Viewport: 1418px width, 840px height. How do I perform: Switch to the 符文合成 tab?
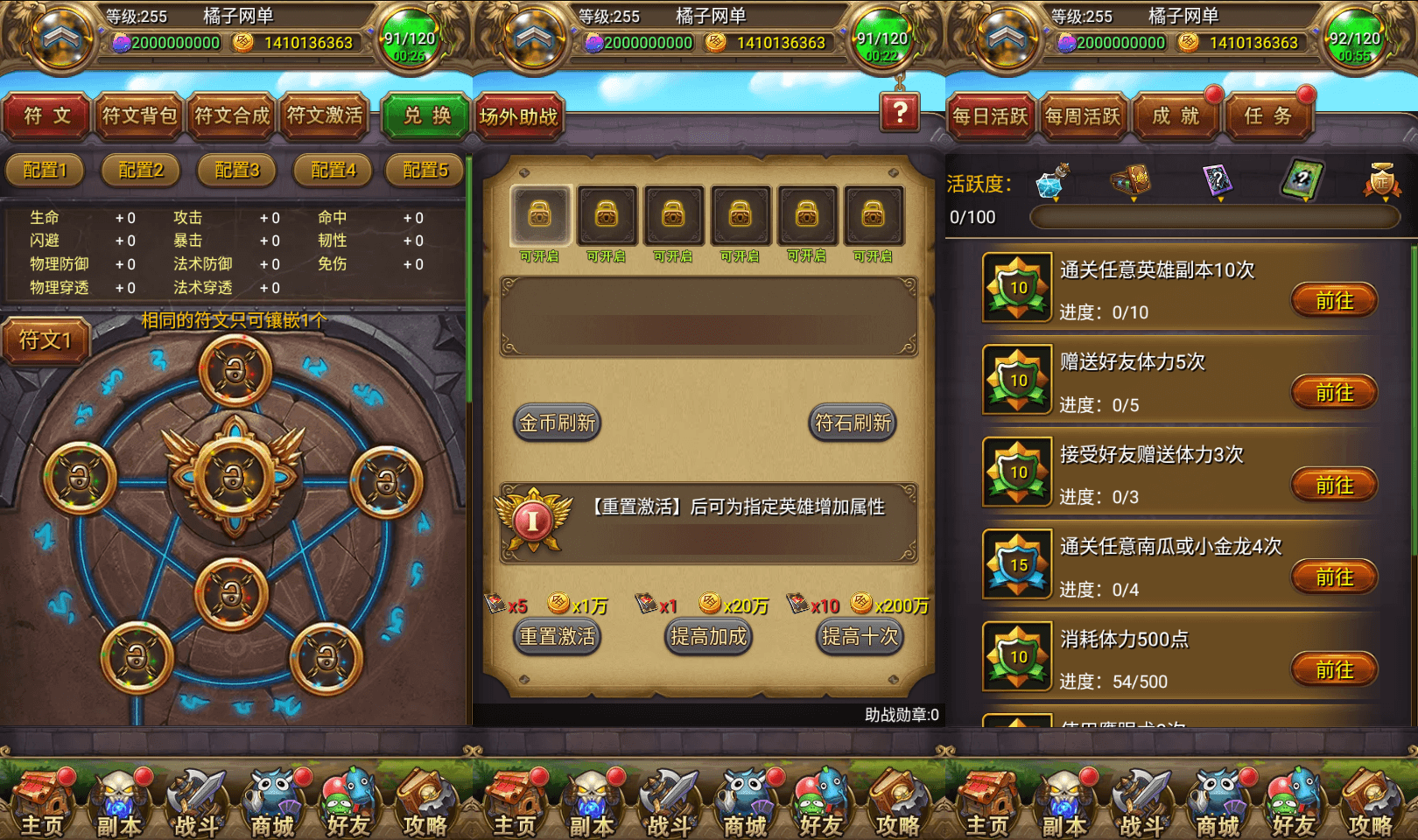pyautogui.click(x=231, y=116)
